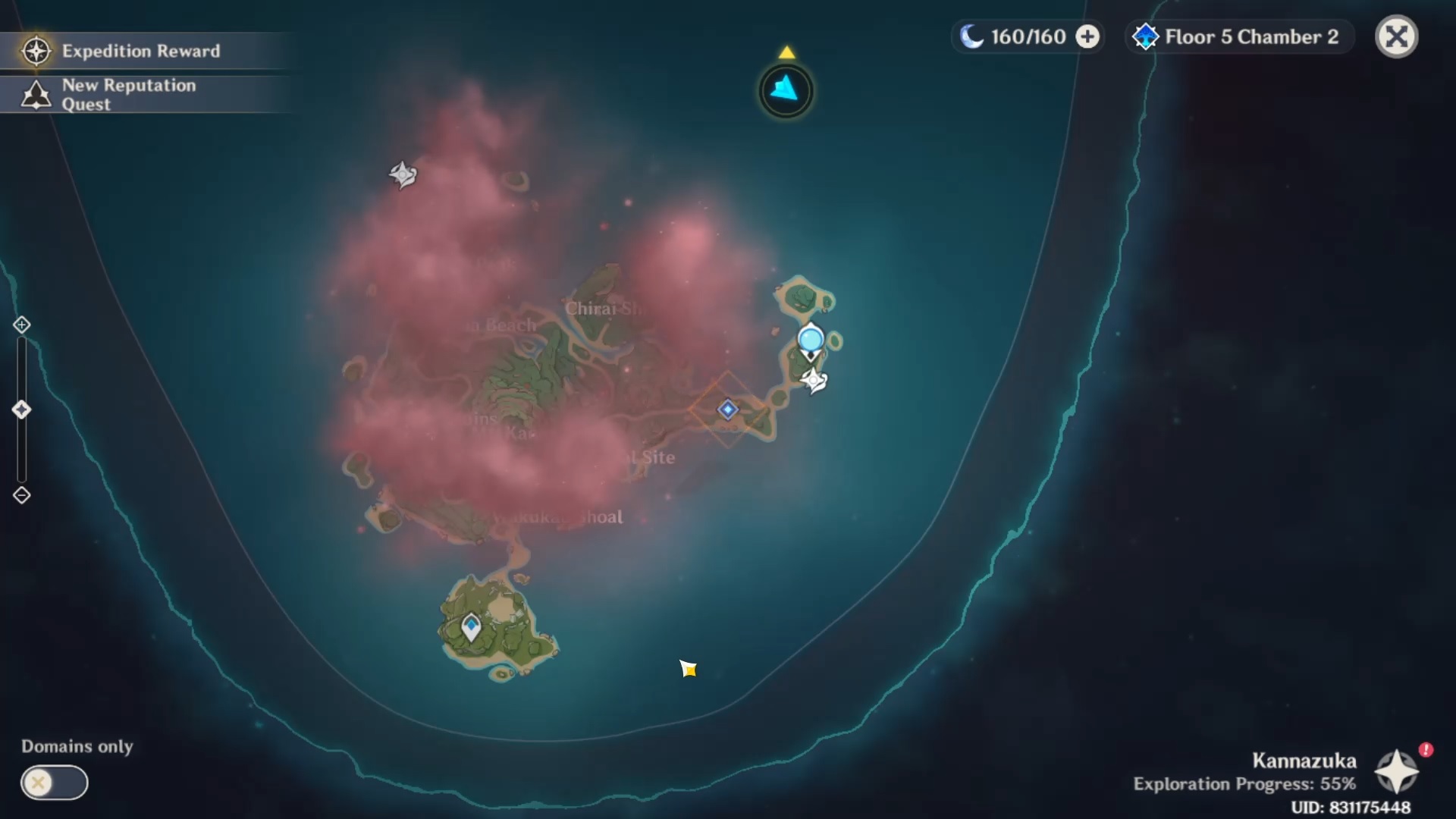The image size is (1456, 819).
Task: Select the teleport waypoint on the southern island
Action: [x=471, y=627]
